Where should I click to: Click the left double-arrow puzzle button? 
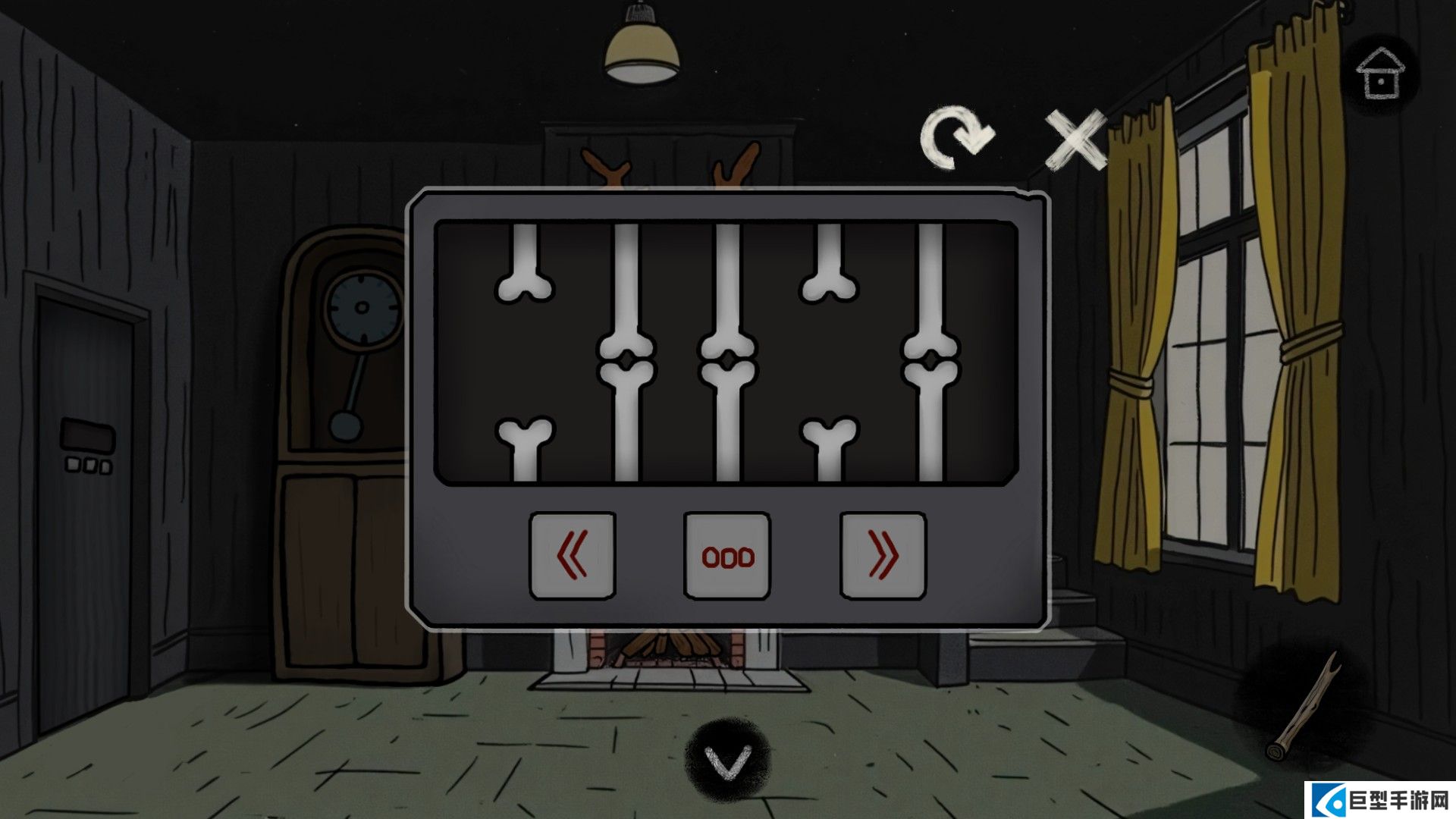tap(573, 556)
